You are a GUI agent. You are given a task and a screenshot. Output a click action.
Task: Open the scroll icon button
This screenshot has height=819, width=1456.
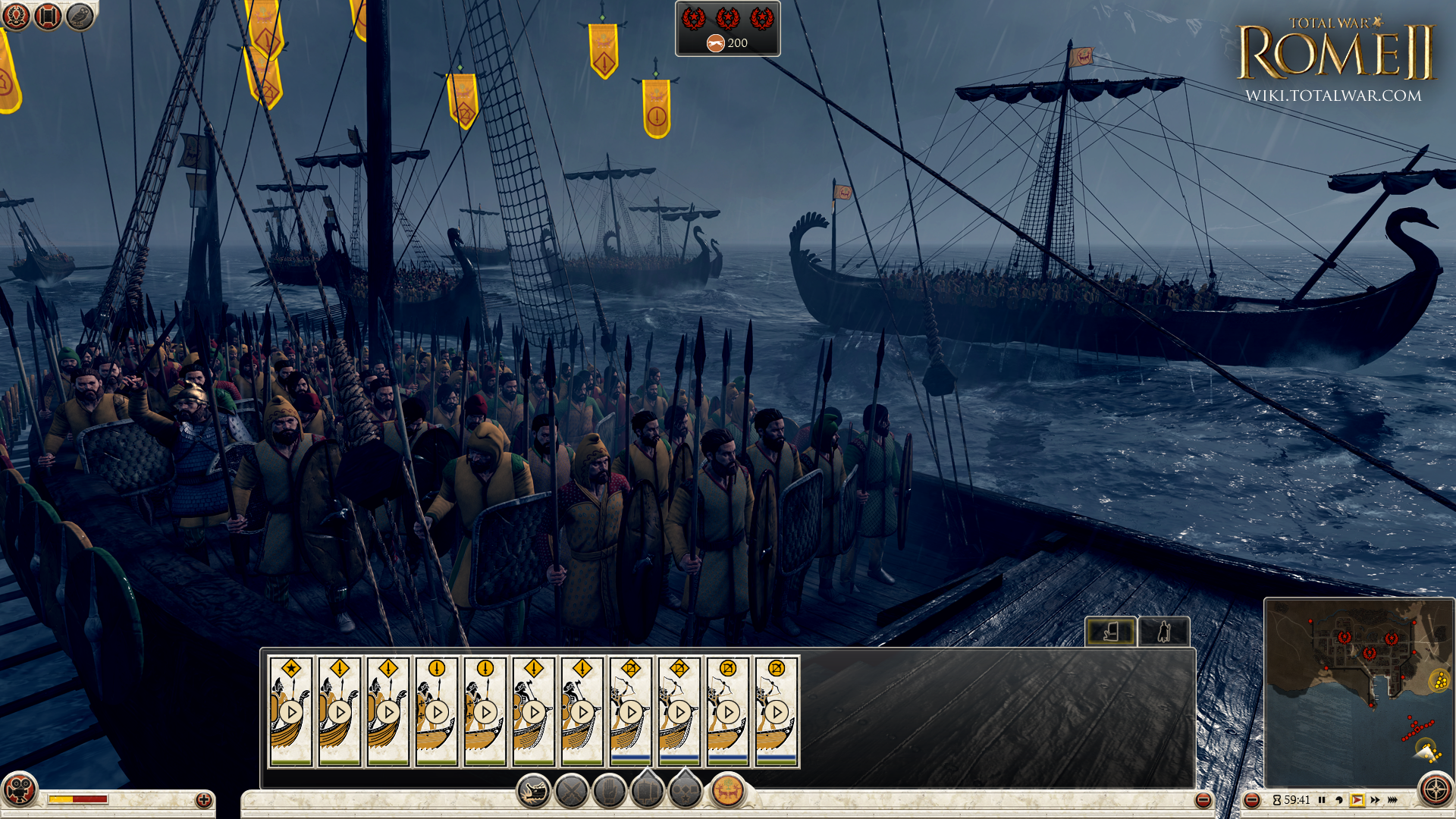point(48,16)
